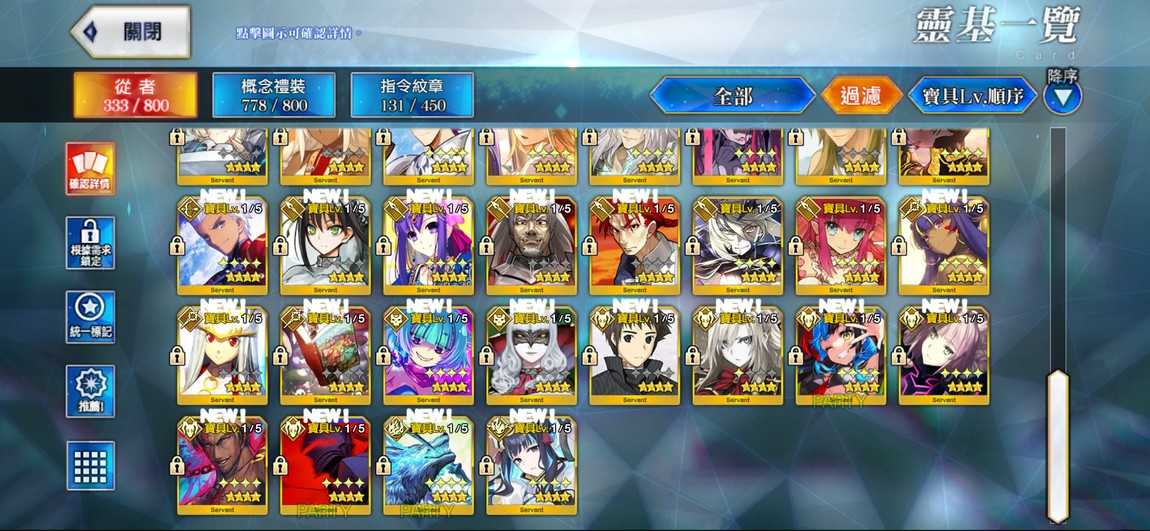1150x531 pixels.
Task: Switch to the 指令紋章 command code tab
Action: tap(412, 95)
